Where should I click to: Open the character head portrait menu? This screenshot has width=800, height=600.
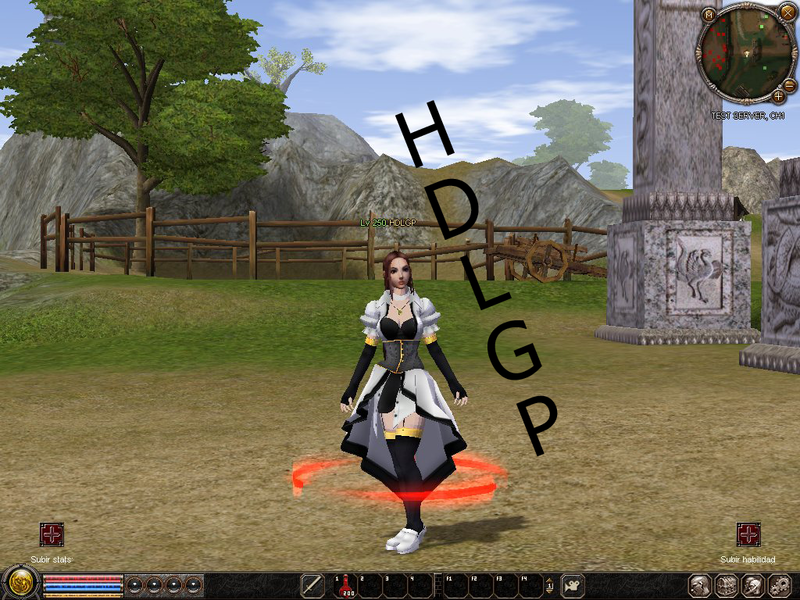tap(701, 585)
